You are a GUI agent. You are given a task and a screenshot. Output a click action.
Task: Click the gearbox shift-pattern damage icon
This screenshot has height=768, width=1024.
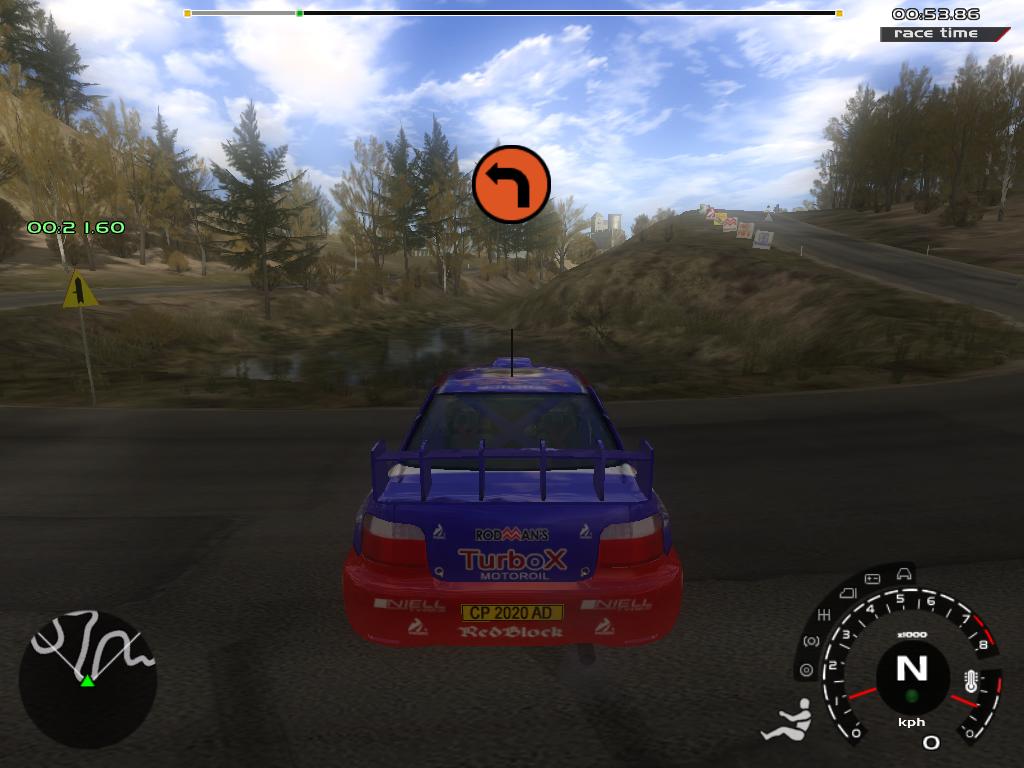tap(824, 613)
